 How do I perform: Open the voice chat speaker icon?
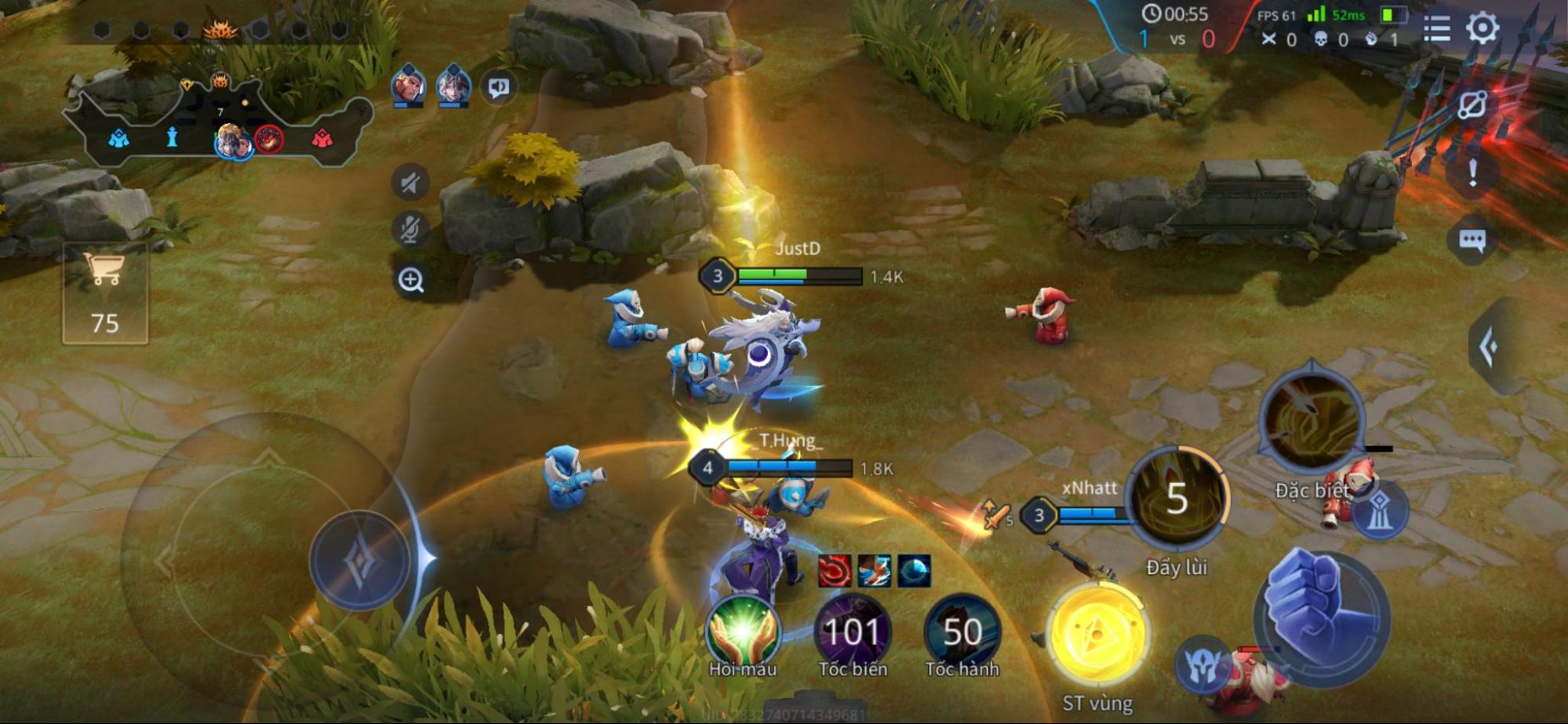coord(499,87)
